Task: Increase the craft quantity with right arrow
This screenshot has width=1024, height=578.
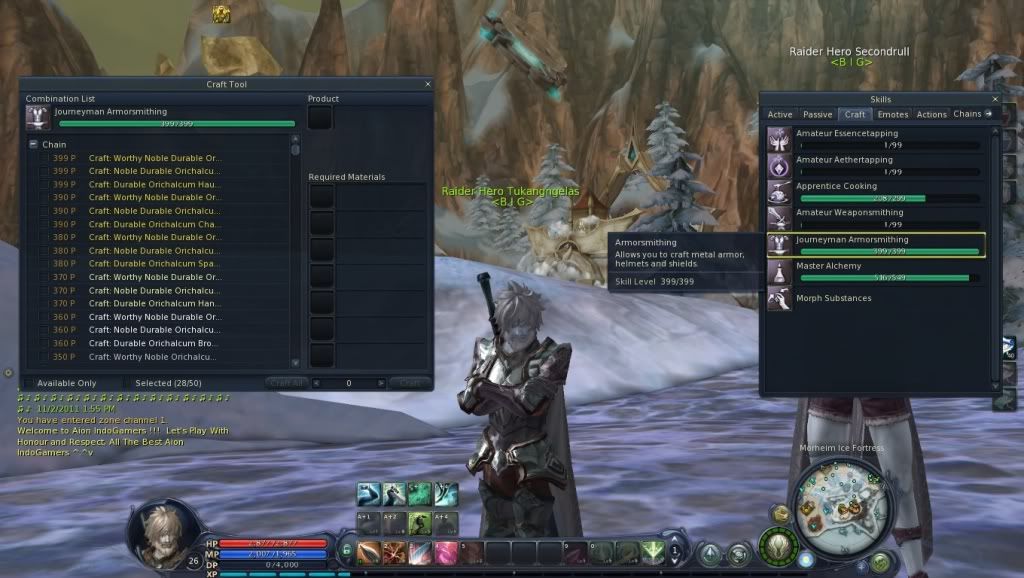Action: 381,383
